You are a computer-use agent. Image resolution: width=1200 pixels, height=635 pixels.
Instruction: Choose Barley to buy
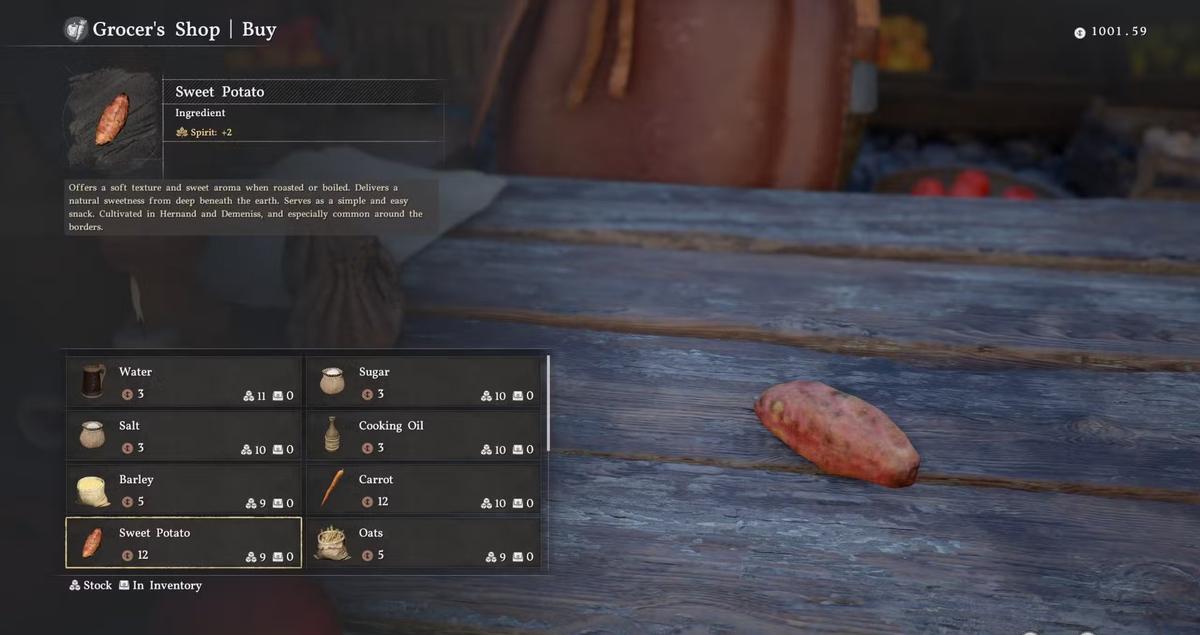(x=184, y=490)
